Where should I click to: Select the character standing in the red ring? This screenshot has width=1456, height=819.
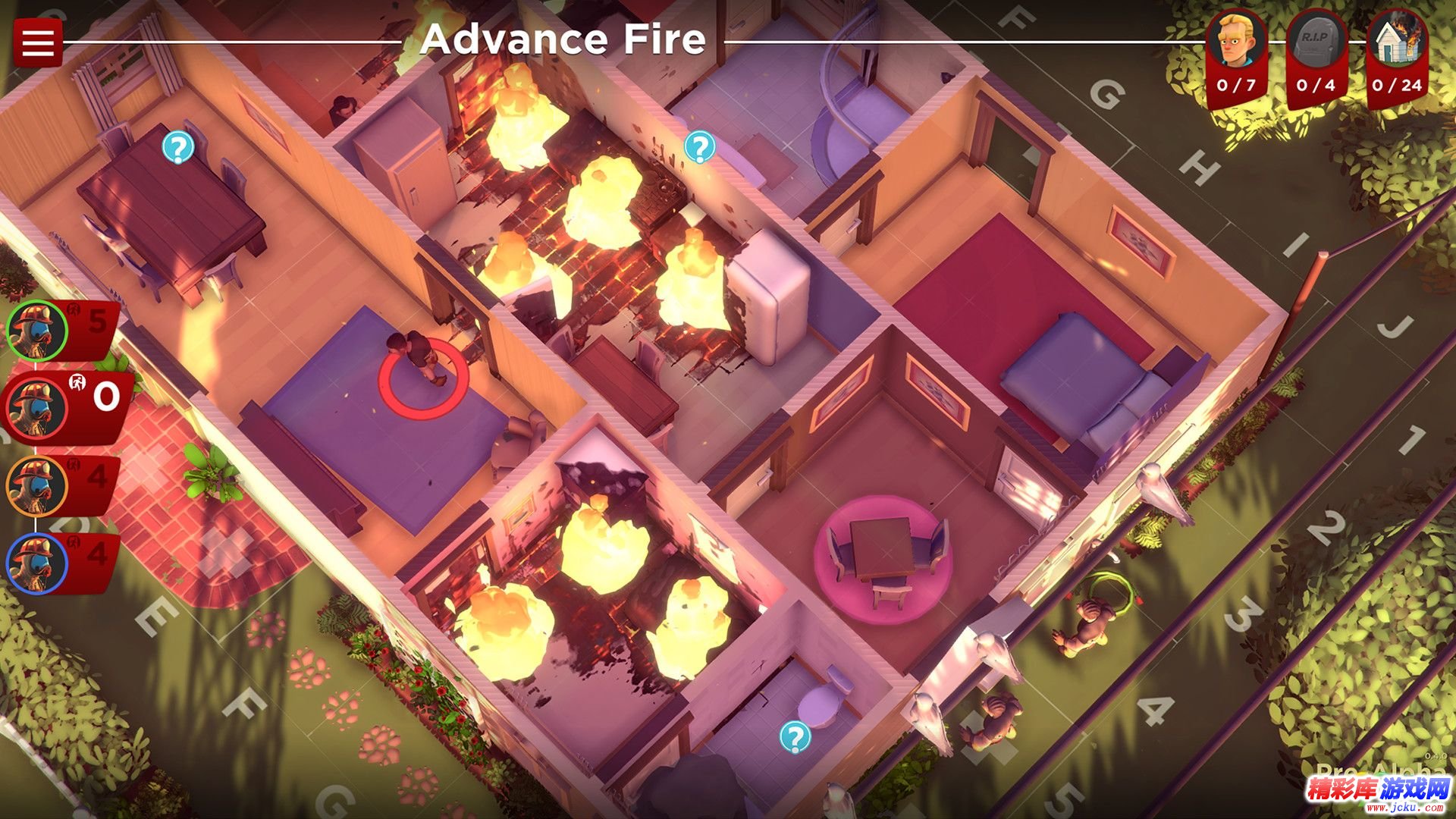pos(416,358)
